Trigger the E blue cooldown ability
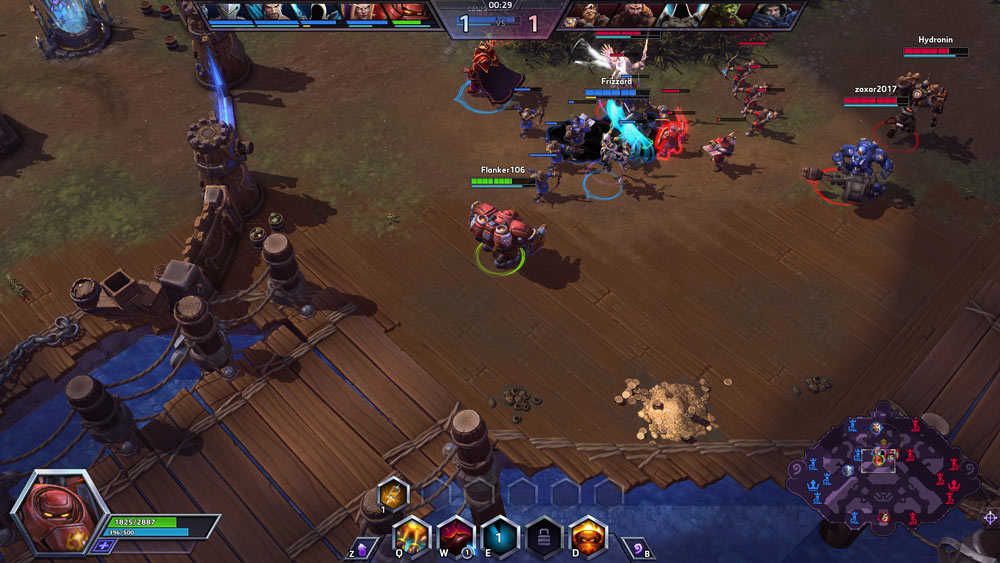 500,535
